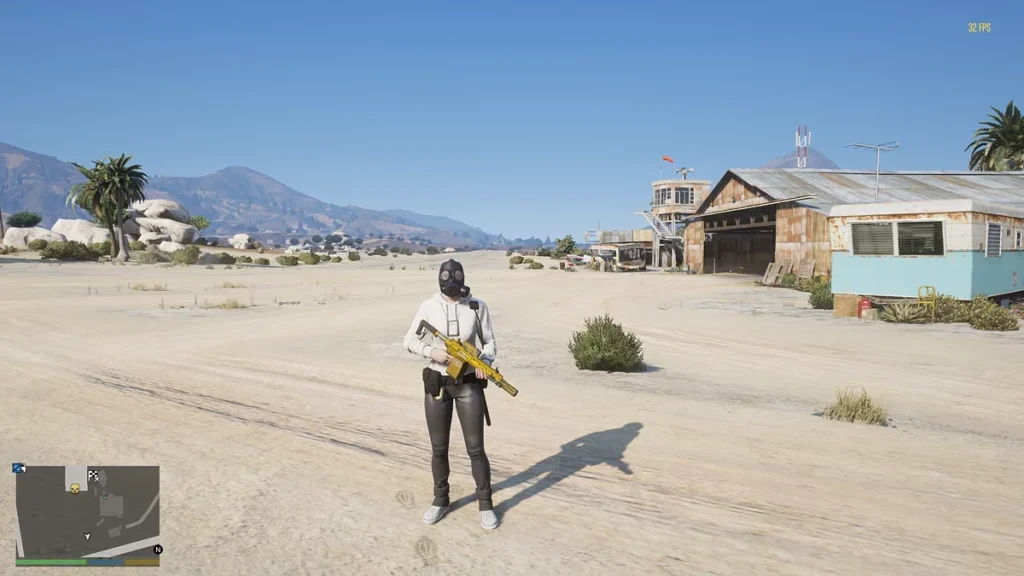Select the white player arrow on minimap
1024x576 pixels.
click(x=88, y=537)
